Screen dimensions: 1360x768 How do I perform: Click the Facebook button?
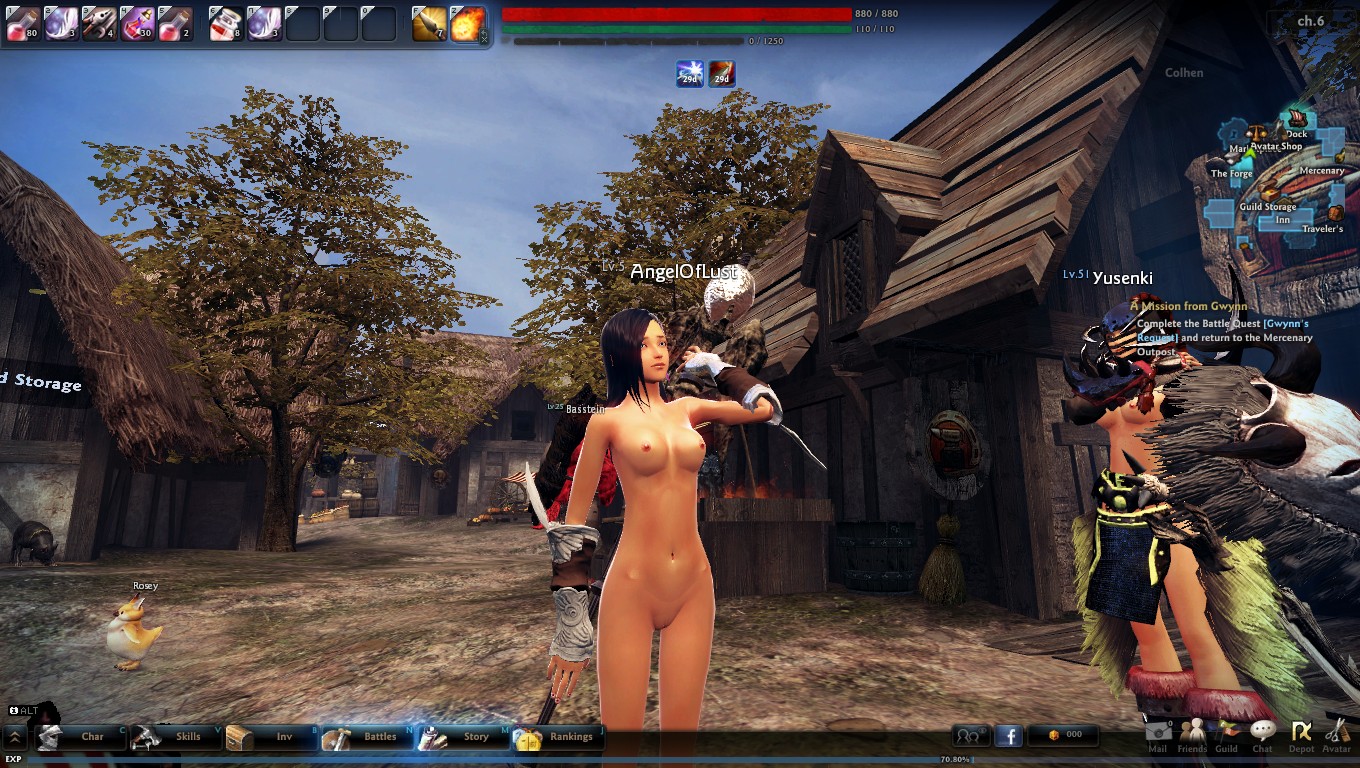1008,736
